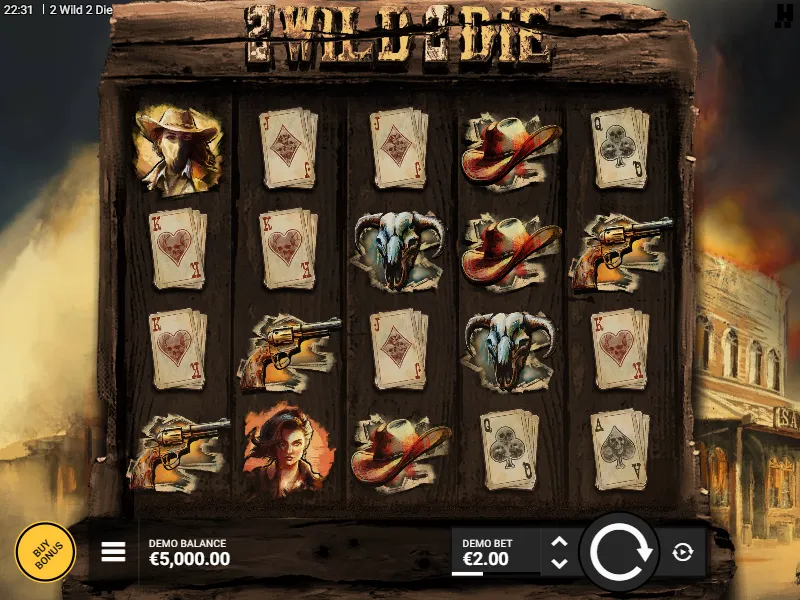Spin the reels with the round arrow button

(x=619, y=551)
